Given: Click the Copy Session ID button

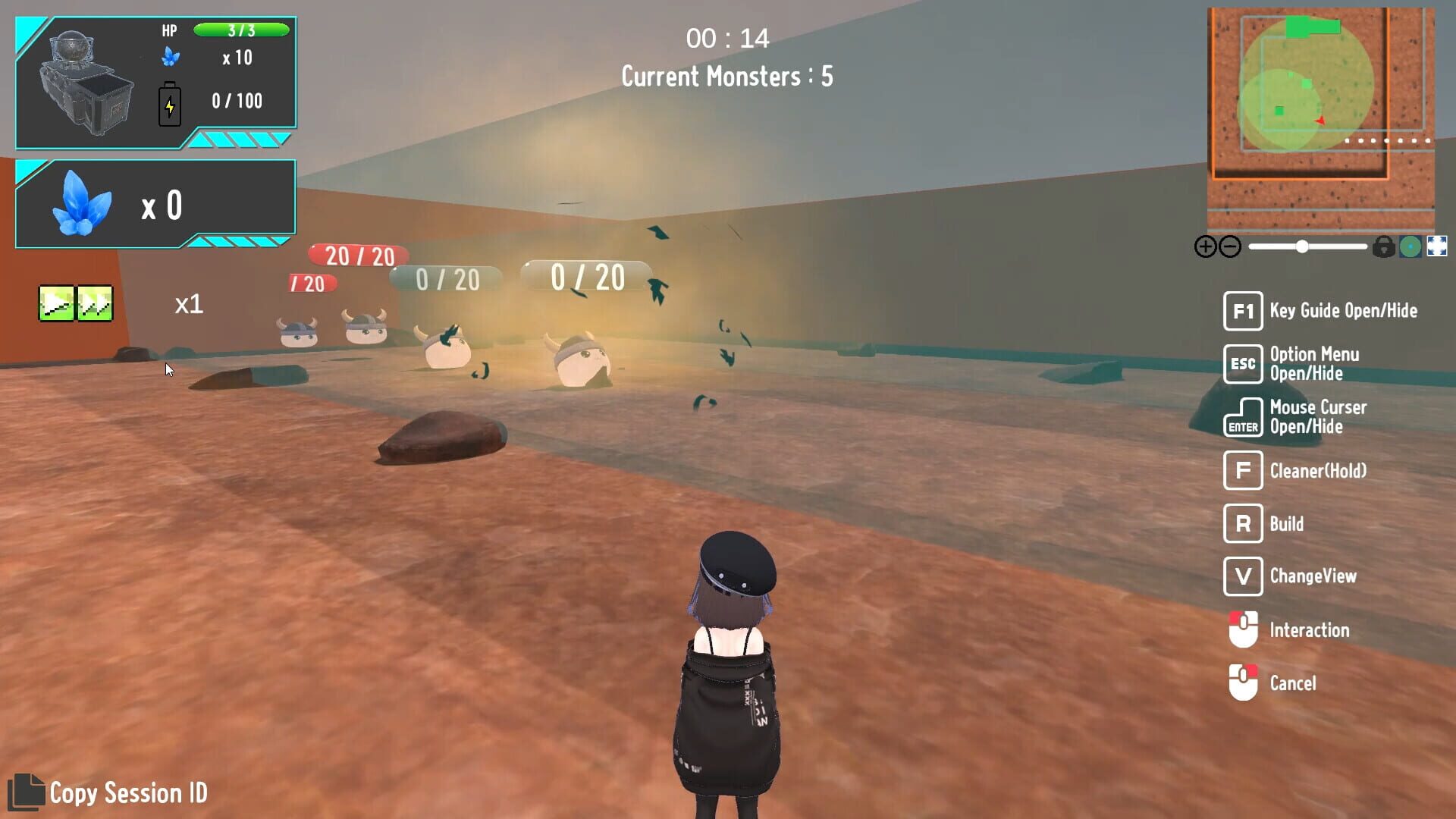Looking at the screenshot, I should coord(129,793).
